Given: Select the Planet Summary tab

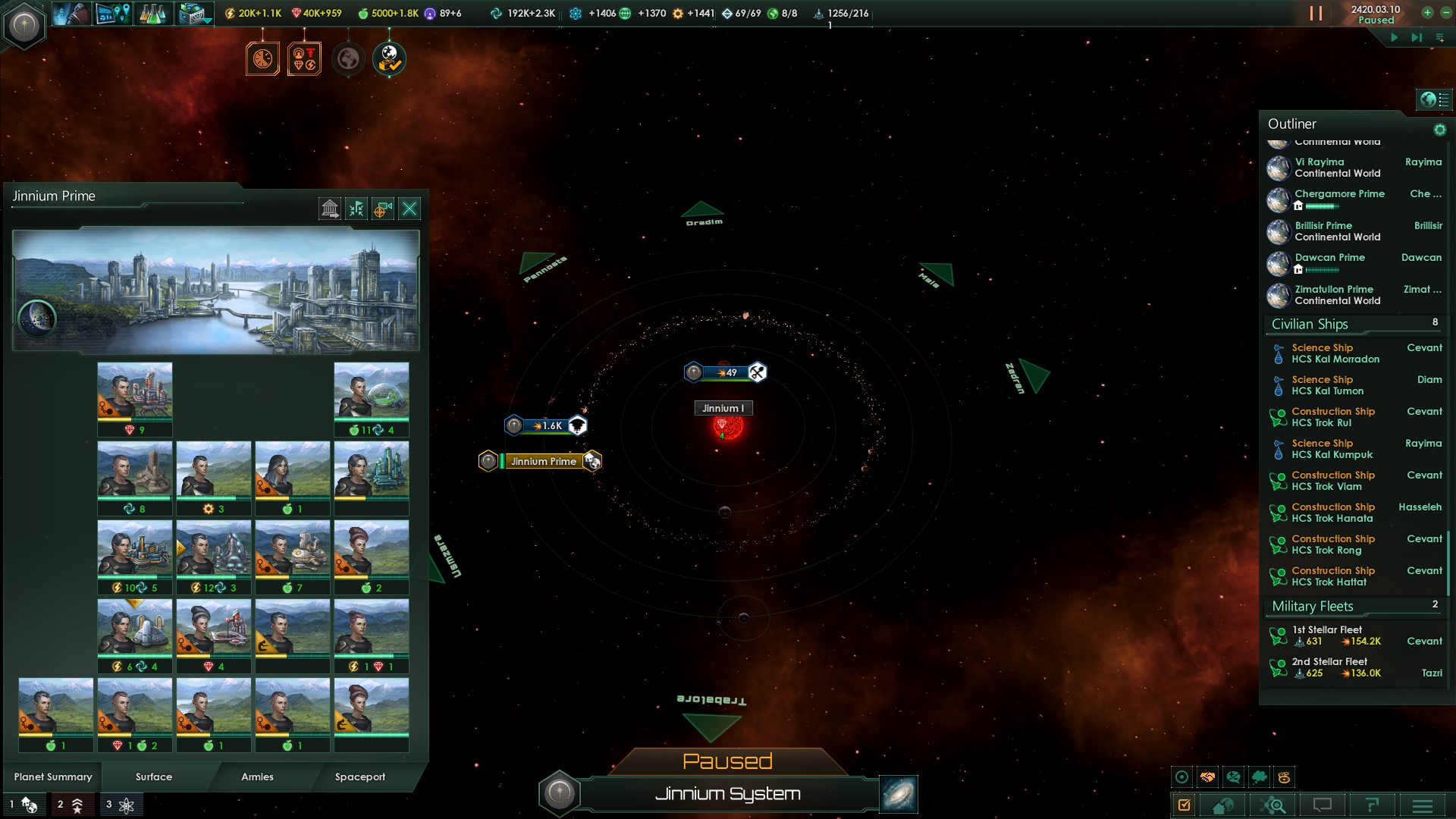Looking at the screenshot, I should click(x=53, y=777).
